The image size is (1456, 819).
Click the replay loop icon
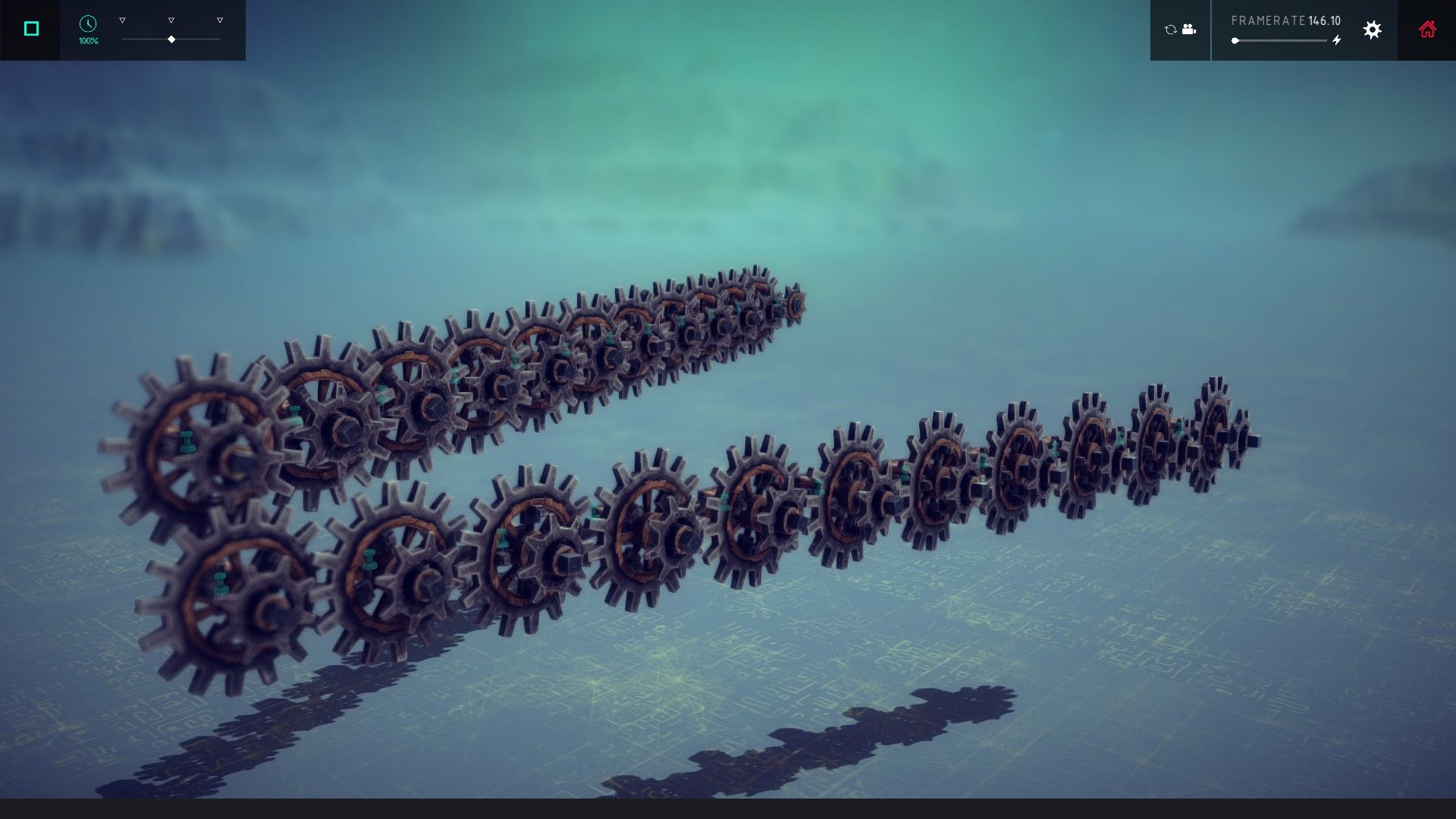[1170, 30]
